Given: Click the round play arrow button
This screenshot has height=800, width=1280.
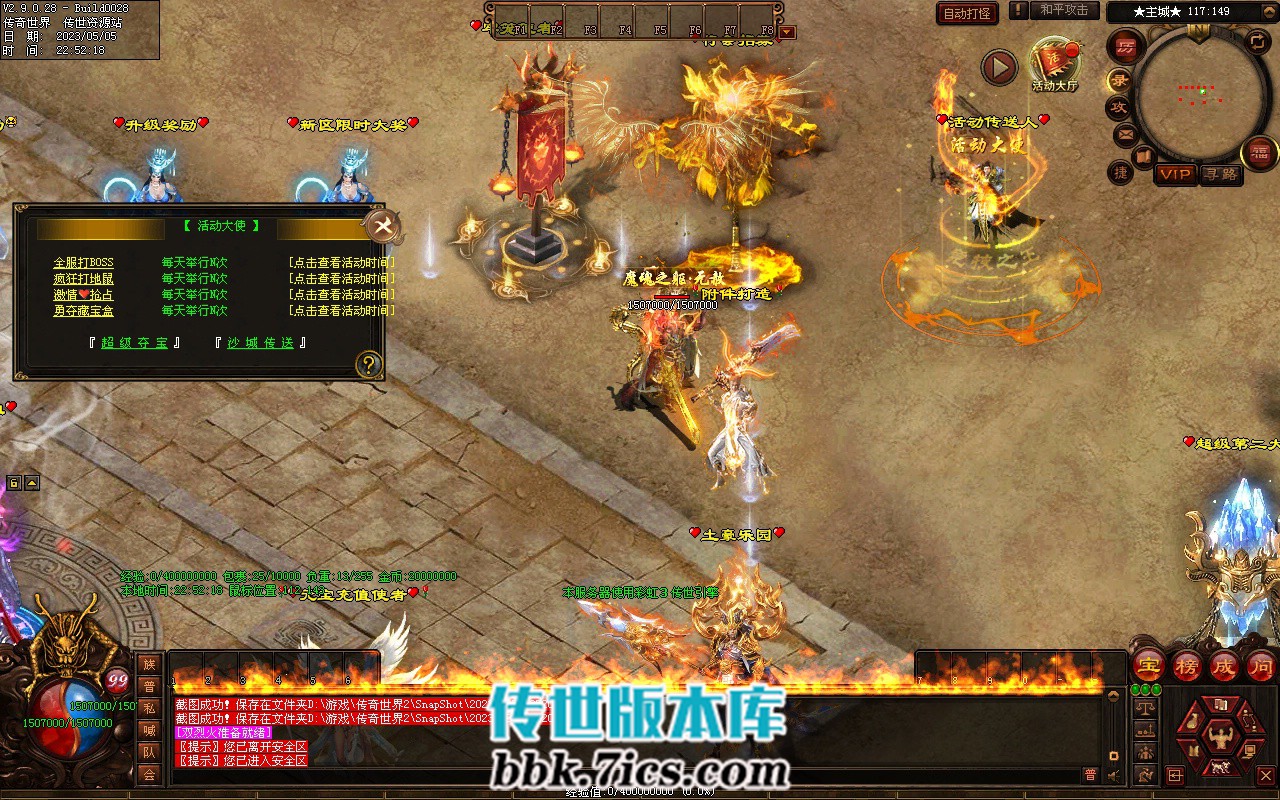Looking at the screenshot, I should (998, 67).
